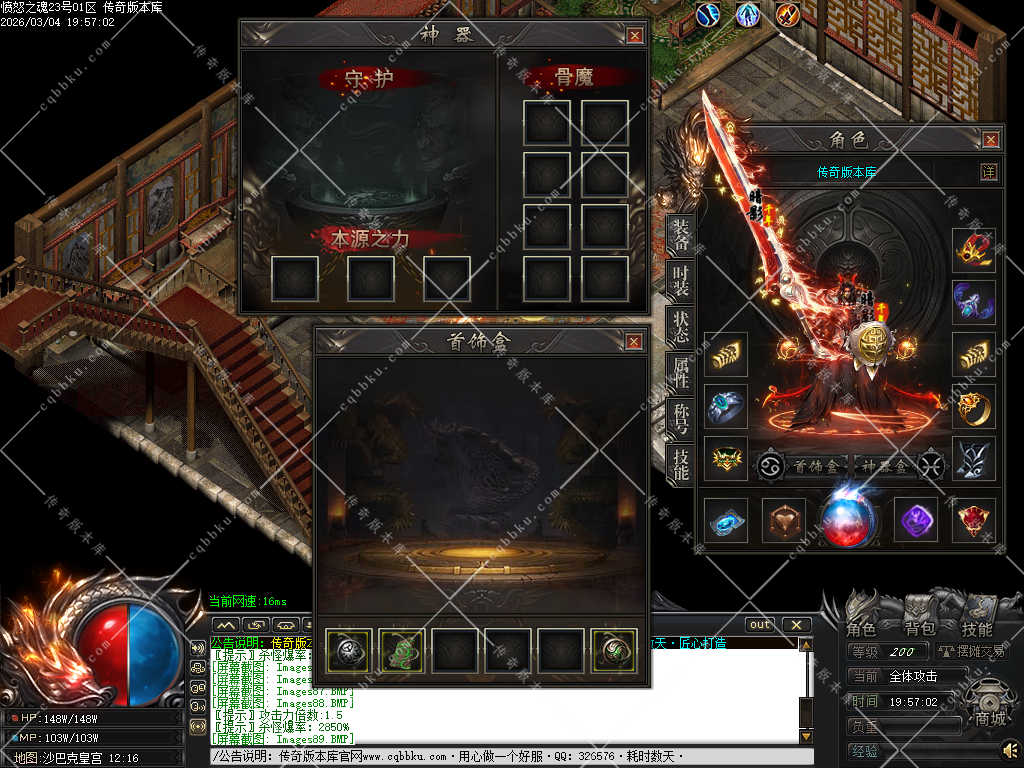Viewport: 1024px width, 768px height.
Task: Select the green serpent jewelry slot
Action: click(x=401, y=649)
